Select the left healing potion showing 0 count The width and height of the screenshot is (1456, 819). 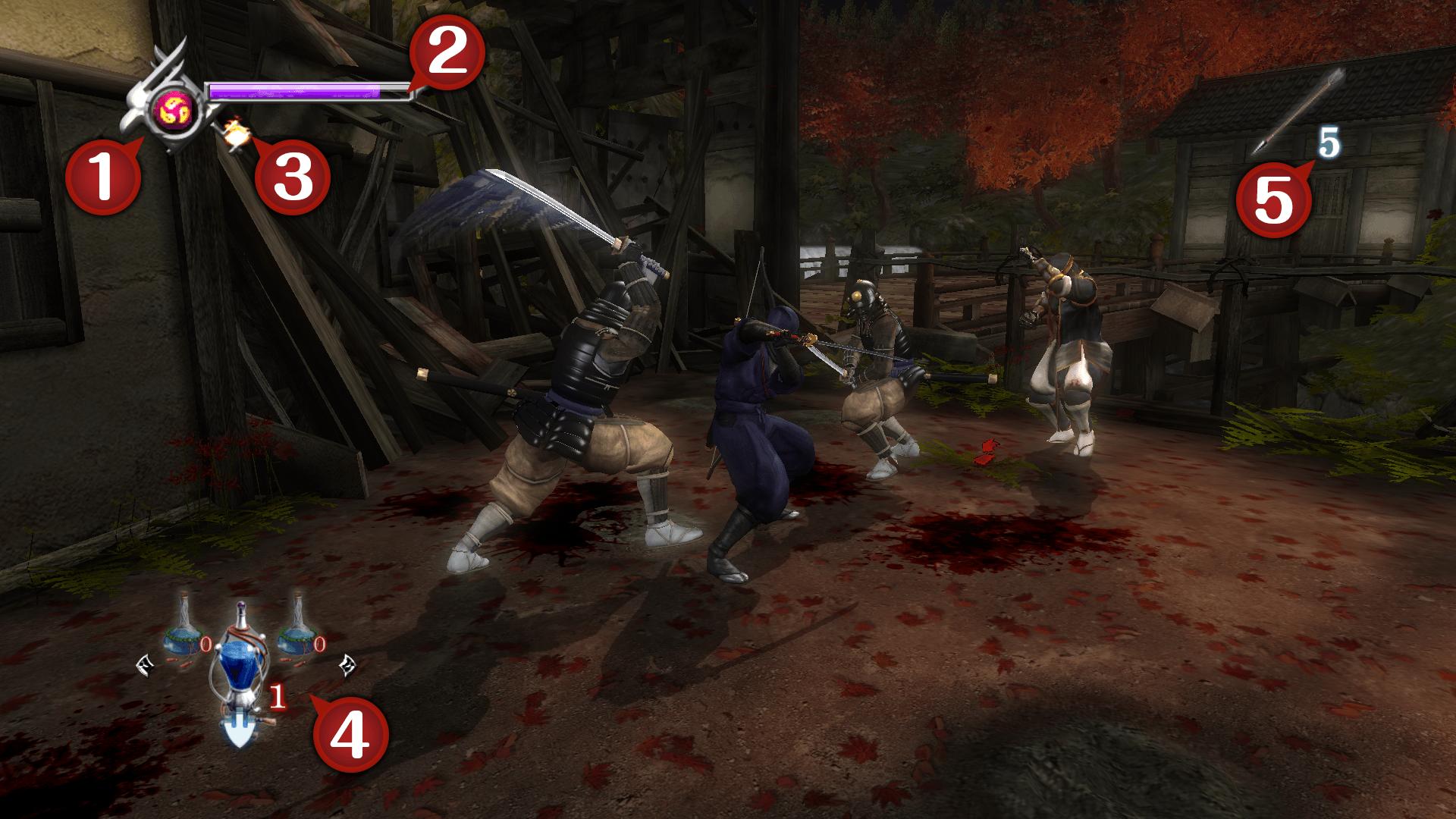coord(184,632)
